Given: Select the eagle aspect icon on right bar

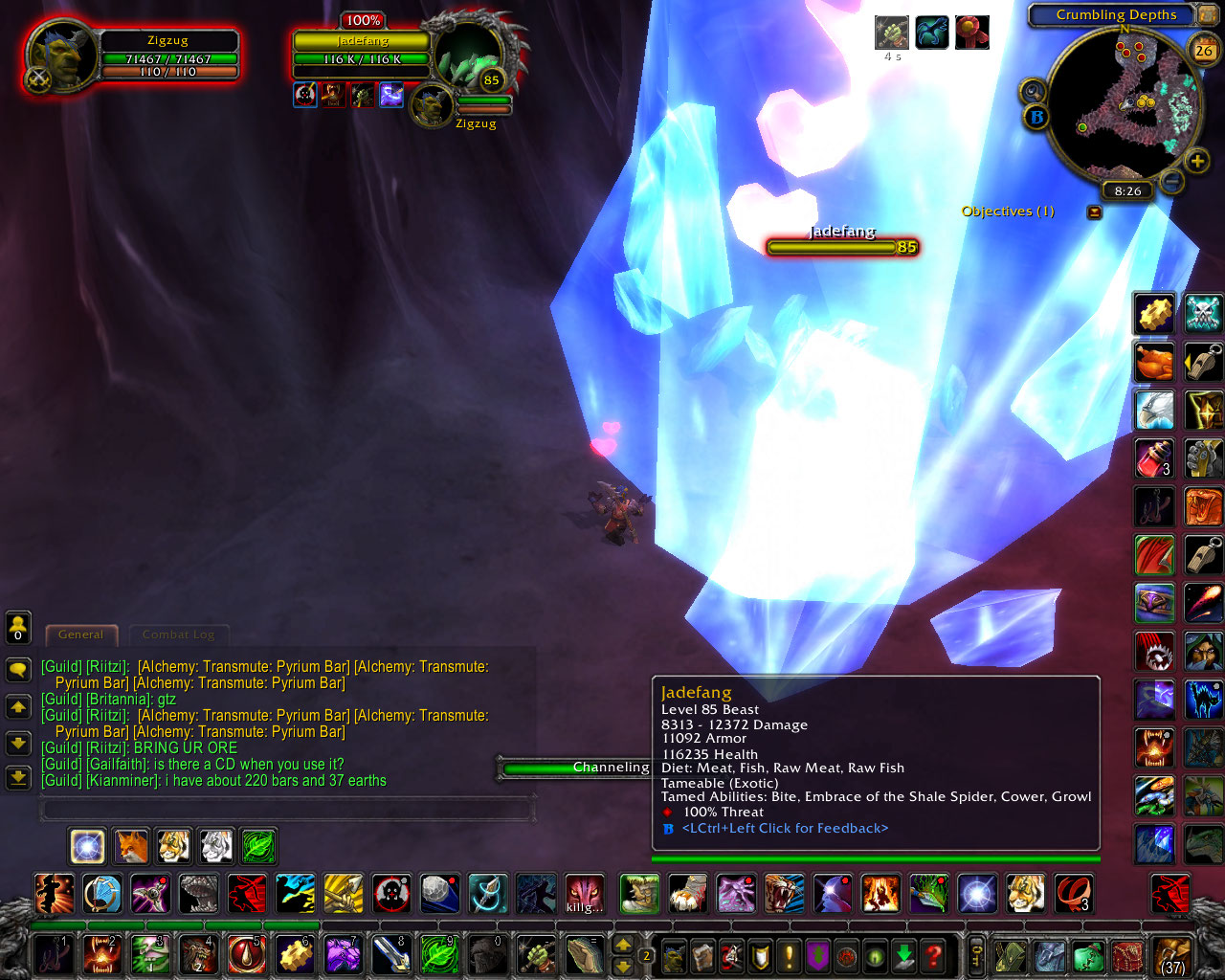Looking at the screenshot, I should (x=1154, y=410).
